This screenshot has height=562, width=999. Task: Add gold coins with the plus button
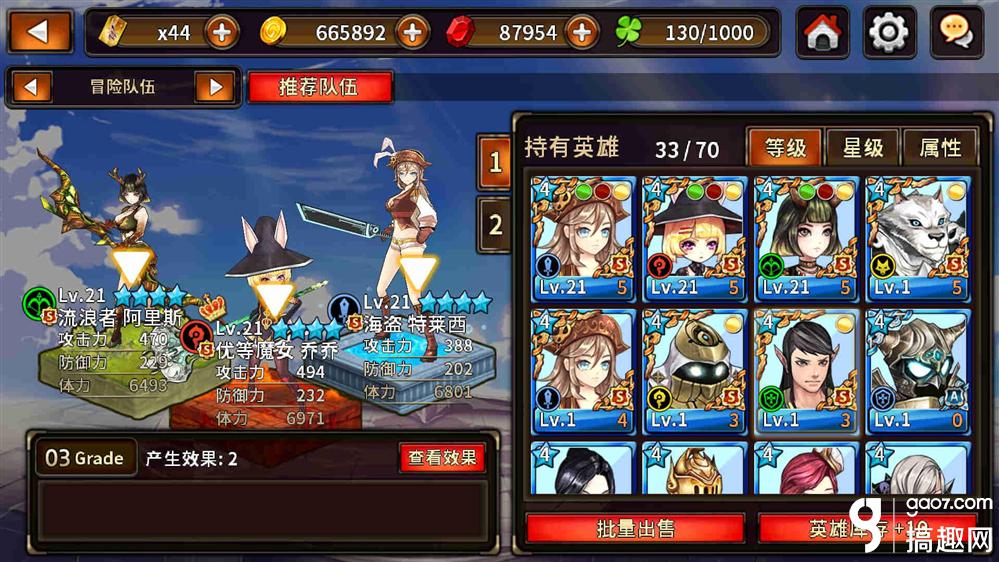412,33
